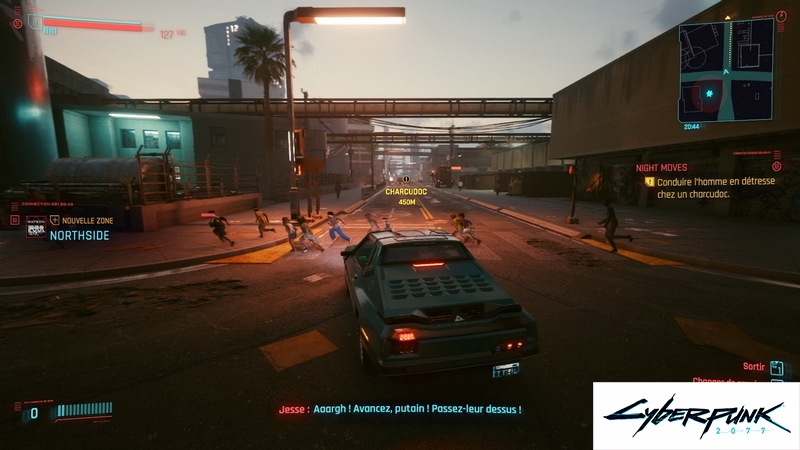Viewport: 800px width, 450px height.
Task: Click the Charcudoc waypoint marker
Action: tap(406, 178)
